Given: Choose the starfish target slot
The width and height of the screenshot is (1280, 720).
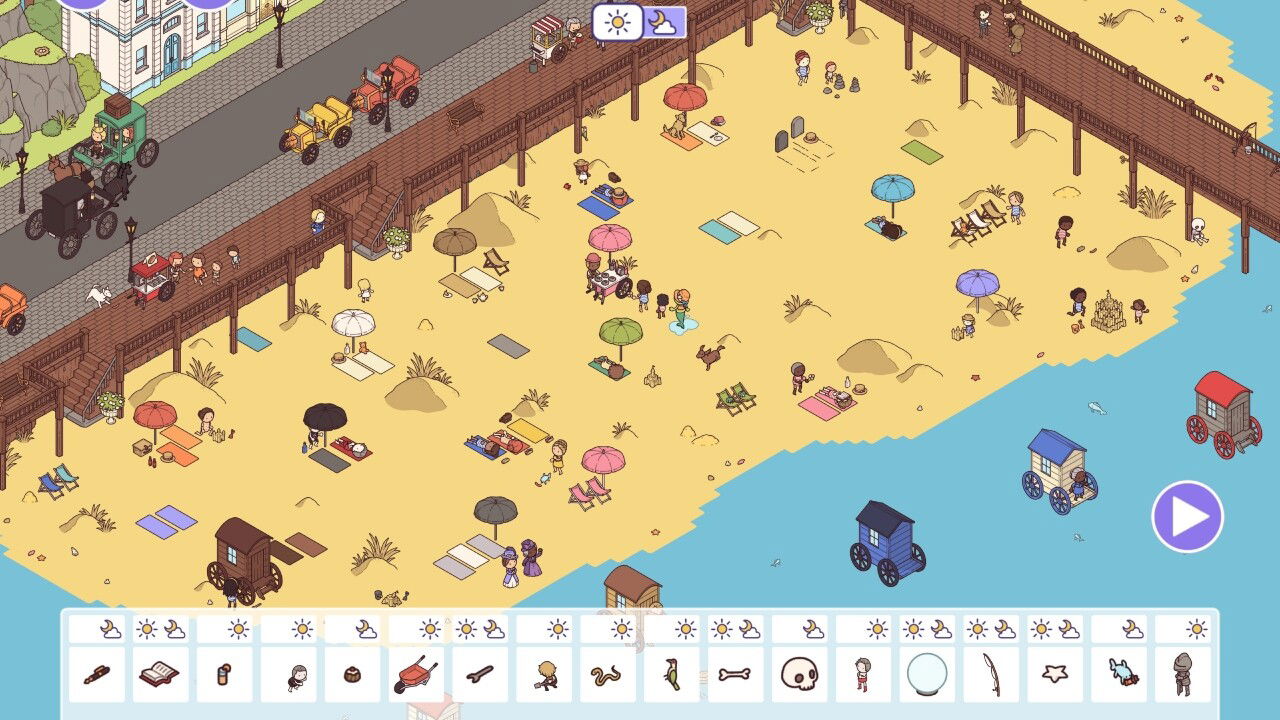Looking at the screenshot, I should pos(1056,675).
